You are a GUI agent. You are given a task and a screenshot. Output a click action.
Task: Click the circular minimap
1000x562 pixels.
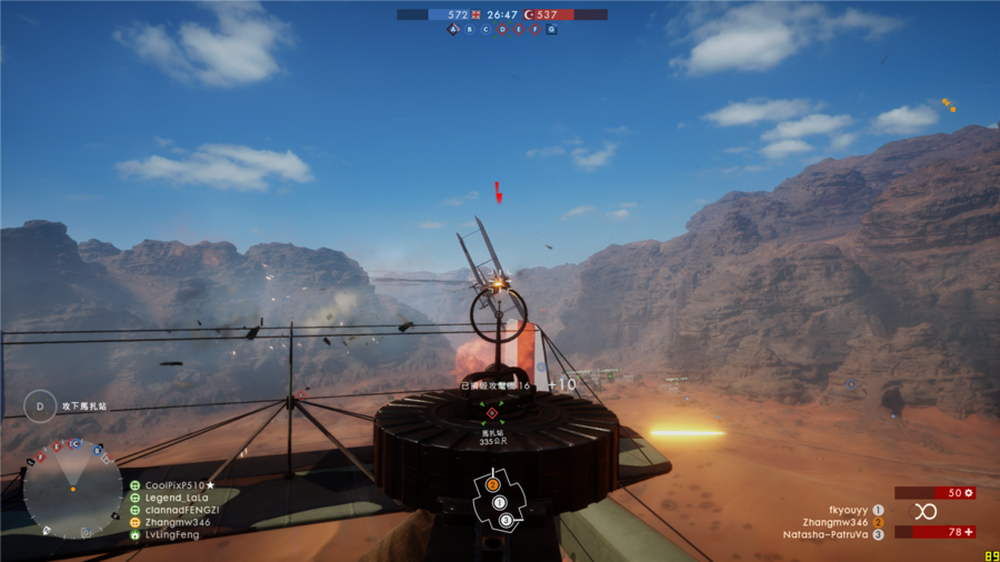click(x=72, y=489)
